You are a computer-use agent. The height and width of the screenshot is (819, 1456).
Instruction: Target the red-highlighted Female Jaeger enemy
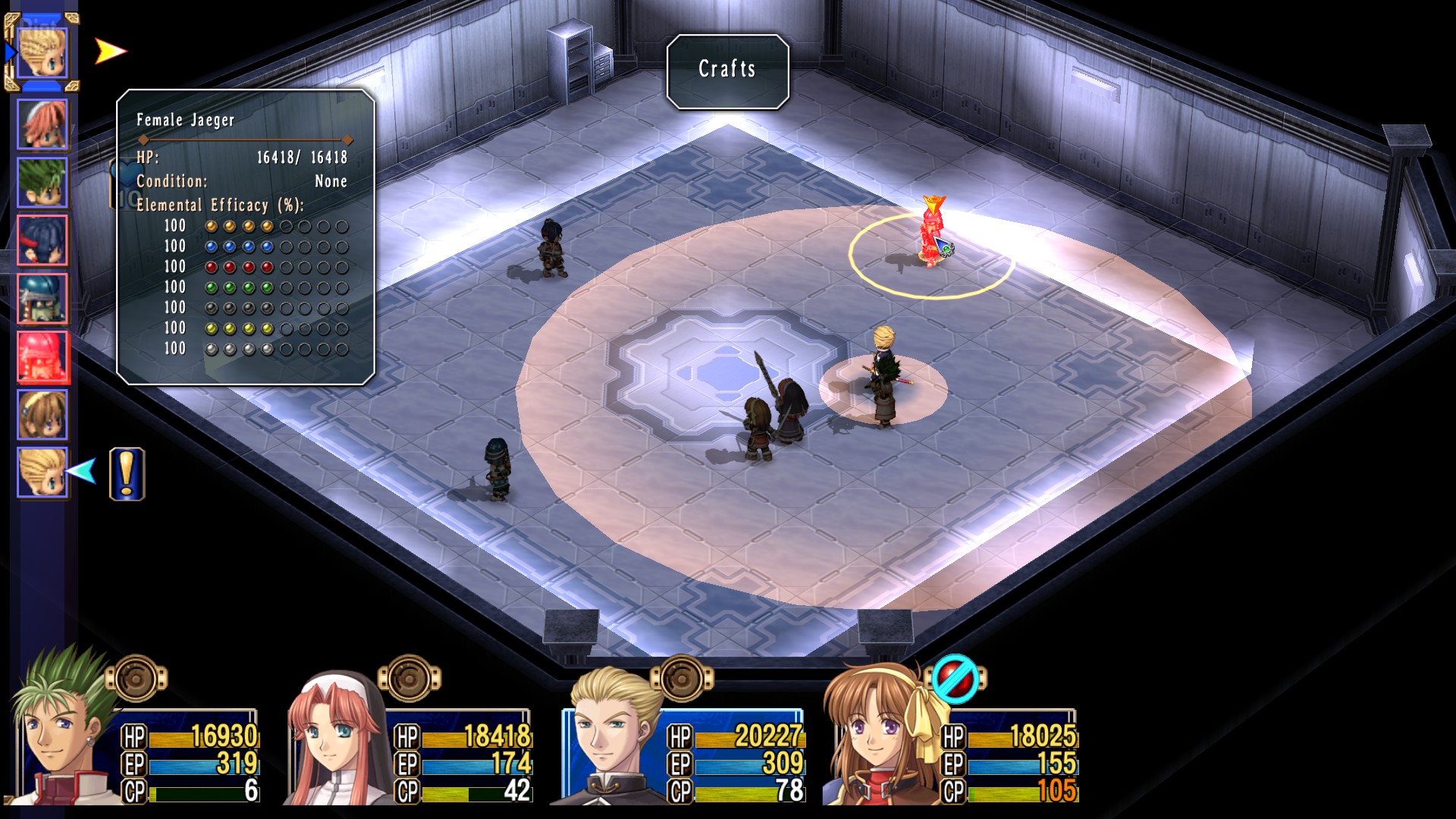click(930, 237)
